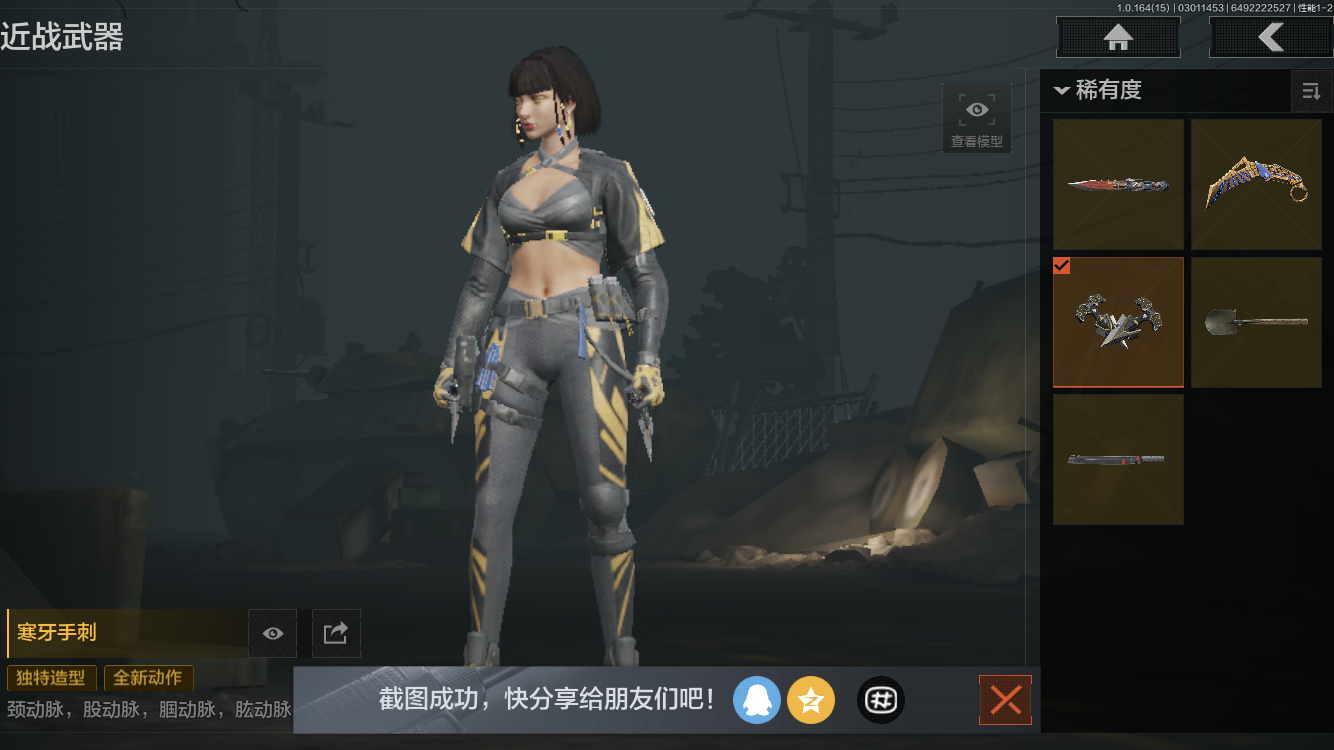Share to QZone using the yellow star icon
This screenshot has height=750, width=1334.
click(811, 700)
